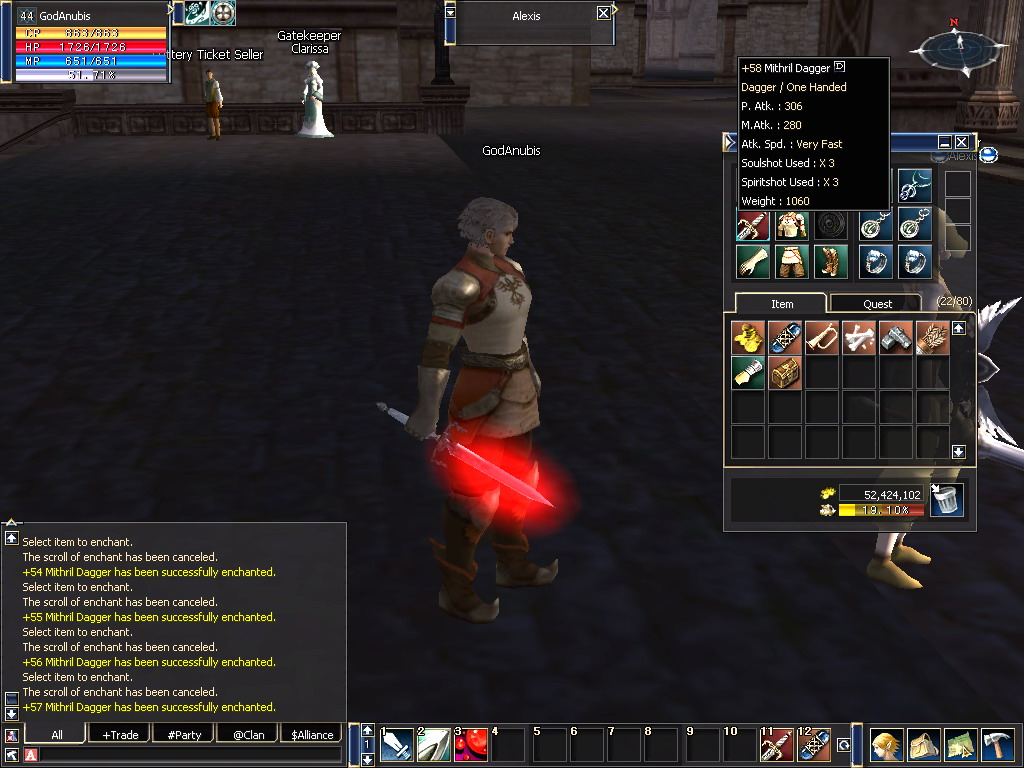Show the @Clan chat tab

248,734
